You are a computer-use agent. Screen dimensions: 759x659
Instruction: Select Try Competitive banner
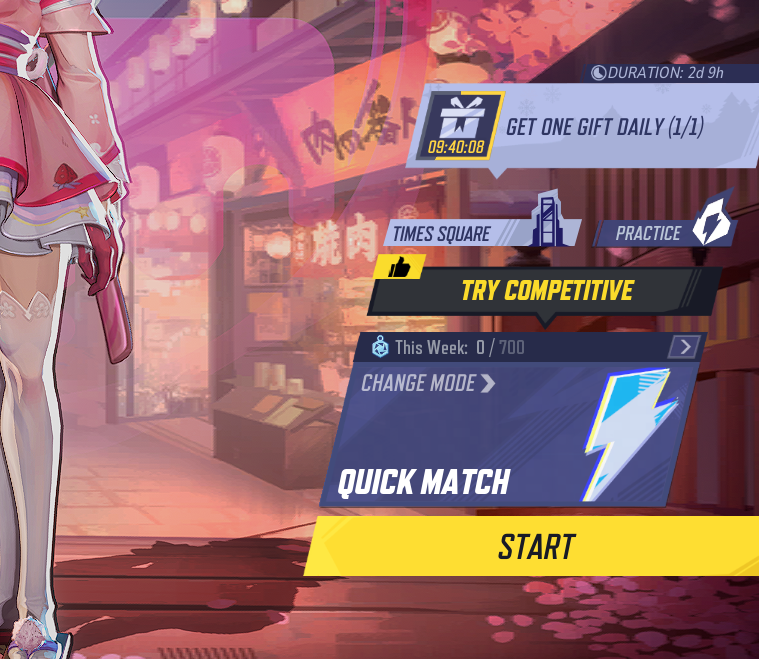(546, 290)
